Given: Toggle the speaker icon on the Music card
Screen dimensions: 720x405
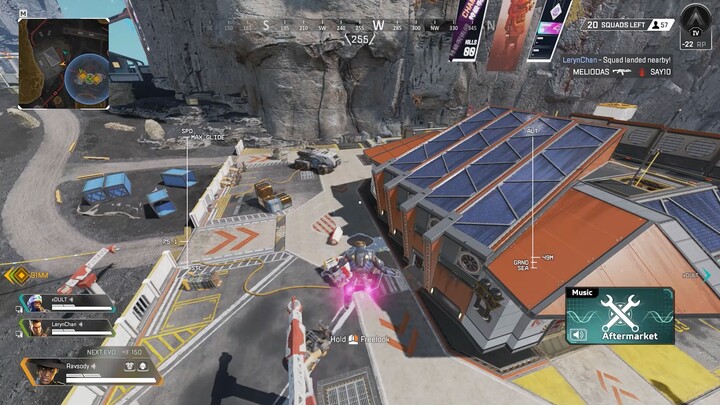Looking at the screenshot, I should click(x=576, y=335).
